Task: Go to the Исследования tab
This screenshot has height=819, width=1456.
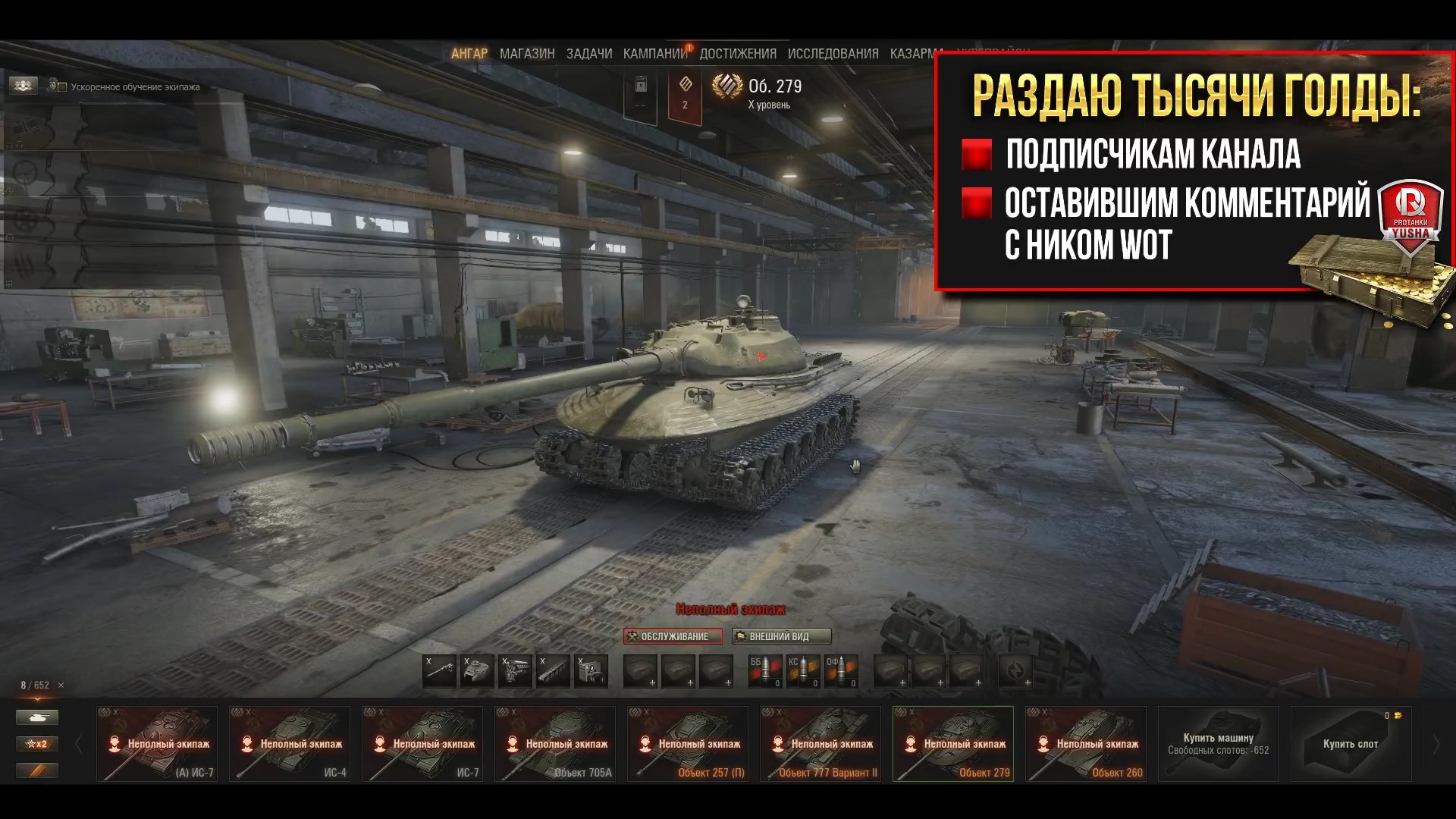Action: (833, 54)
